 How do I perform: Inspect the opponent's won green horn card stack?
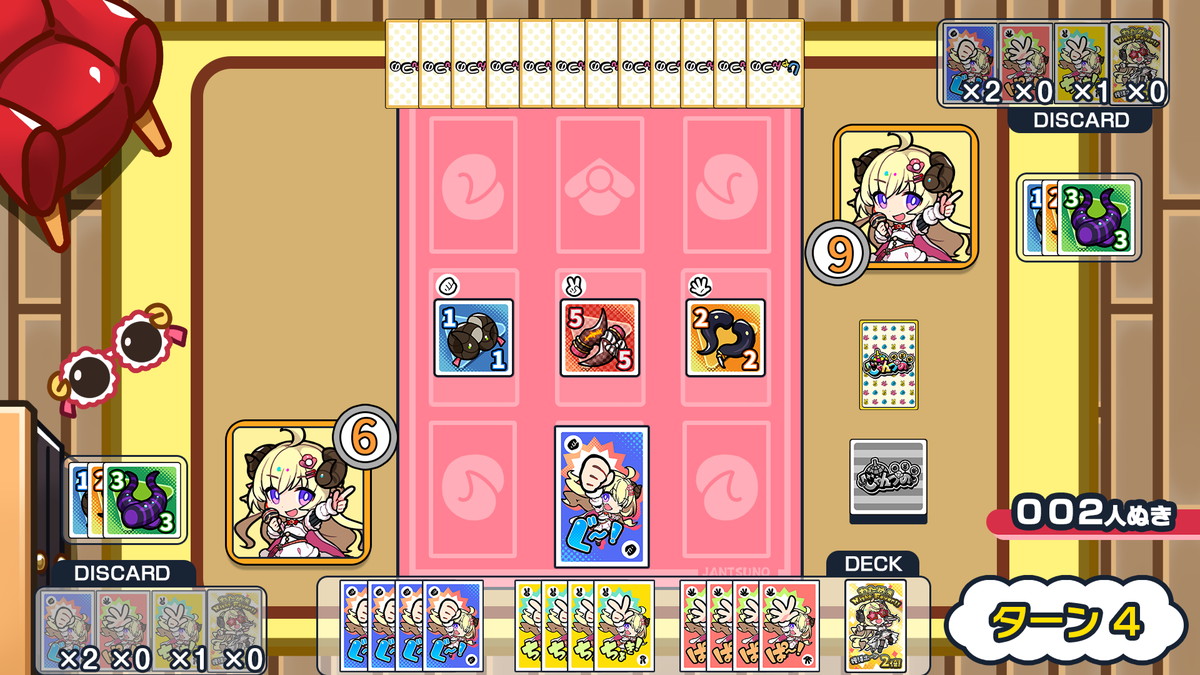(1094, 218)
